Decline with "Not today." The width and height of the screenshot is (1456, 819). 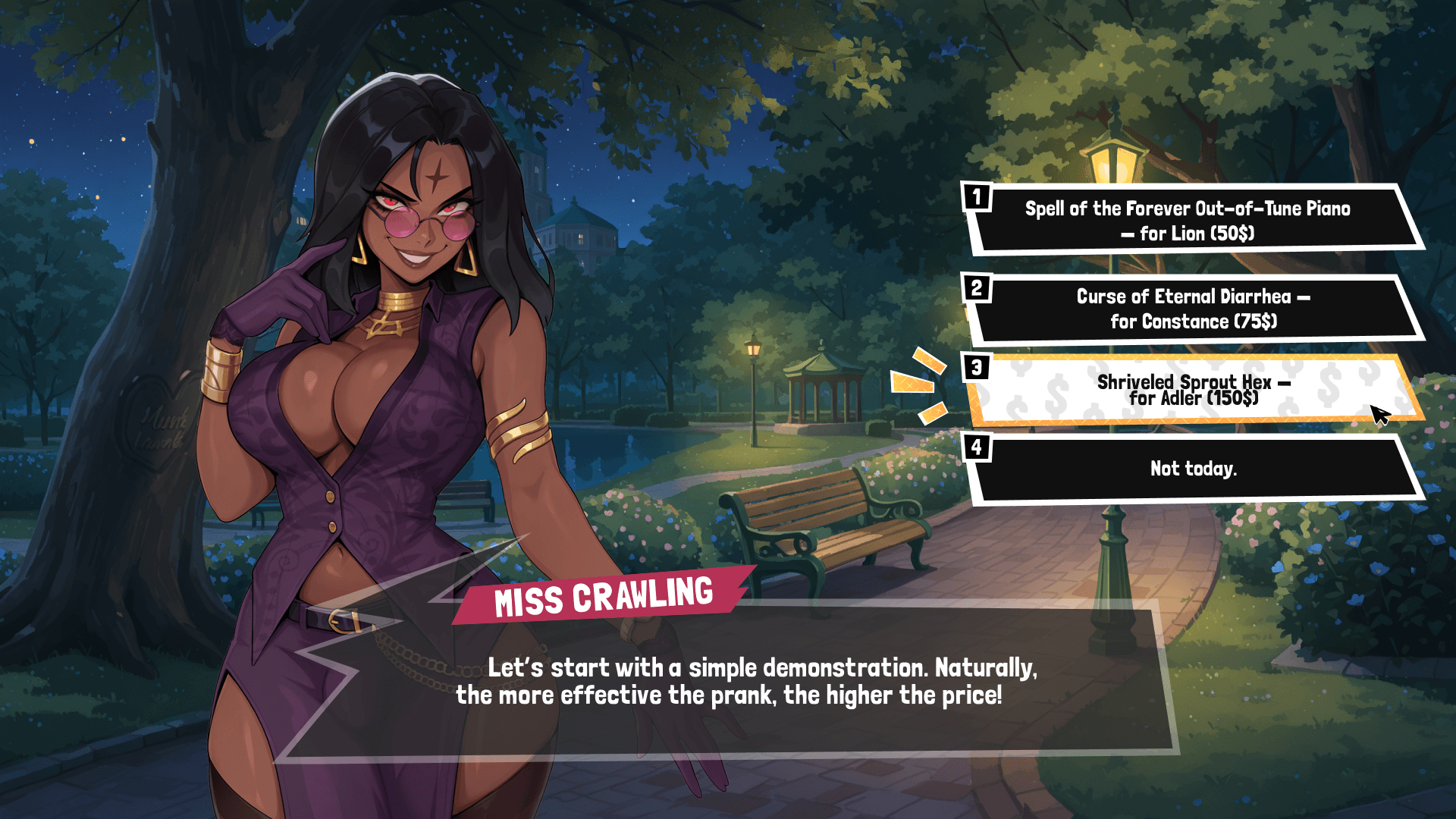tap(1193, 469)
